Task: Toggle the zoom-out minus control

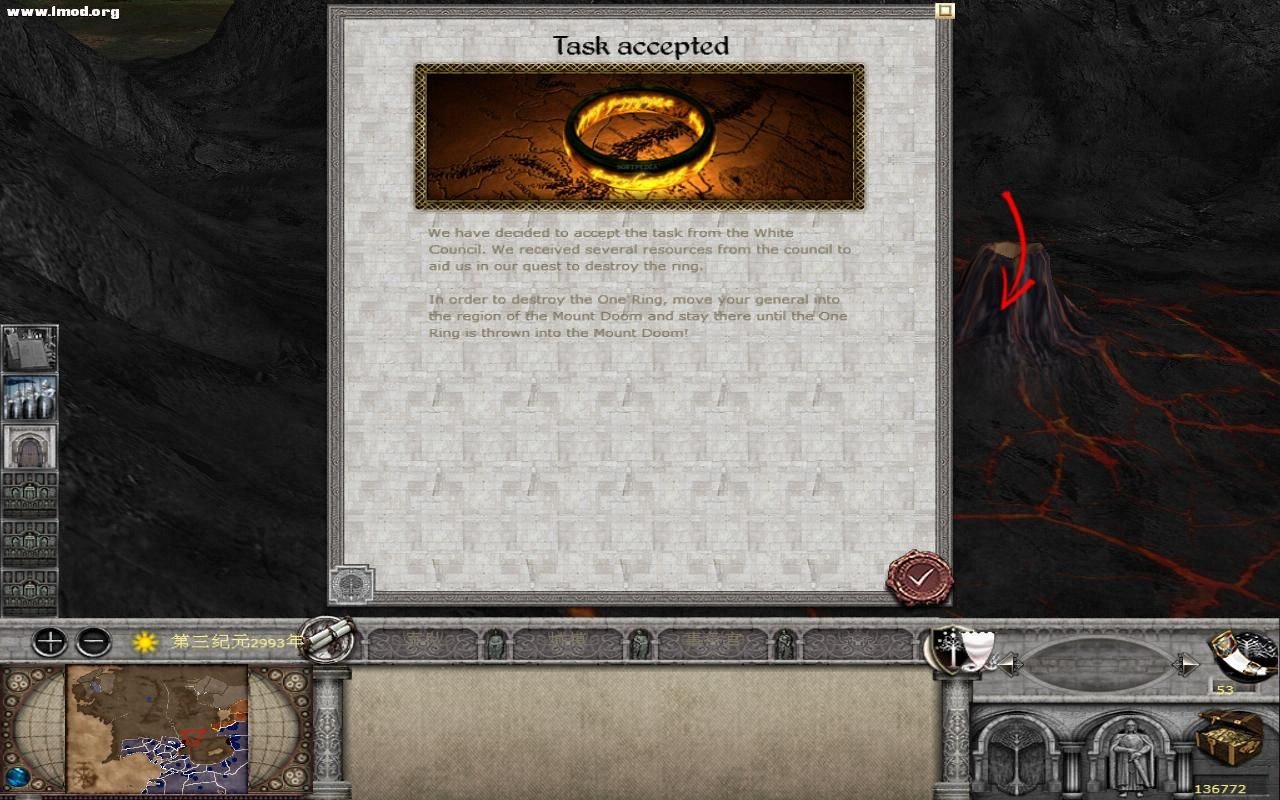Action: pos(94,643)
